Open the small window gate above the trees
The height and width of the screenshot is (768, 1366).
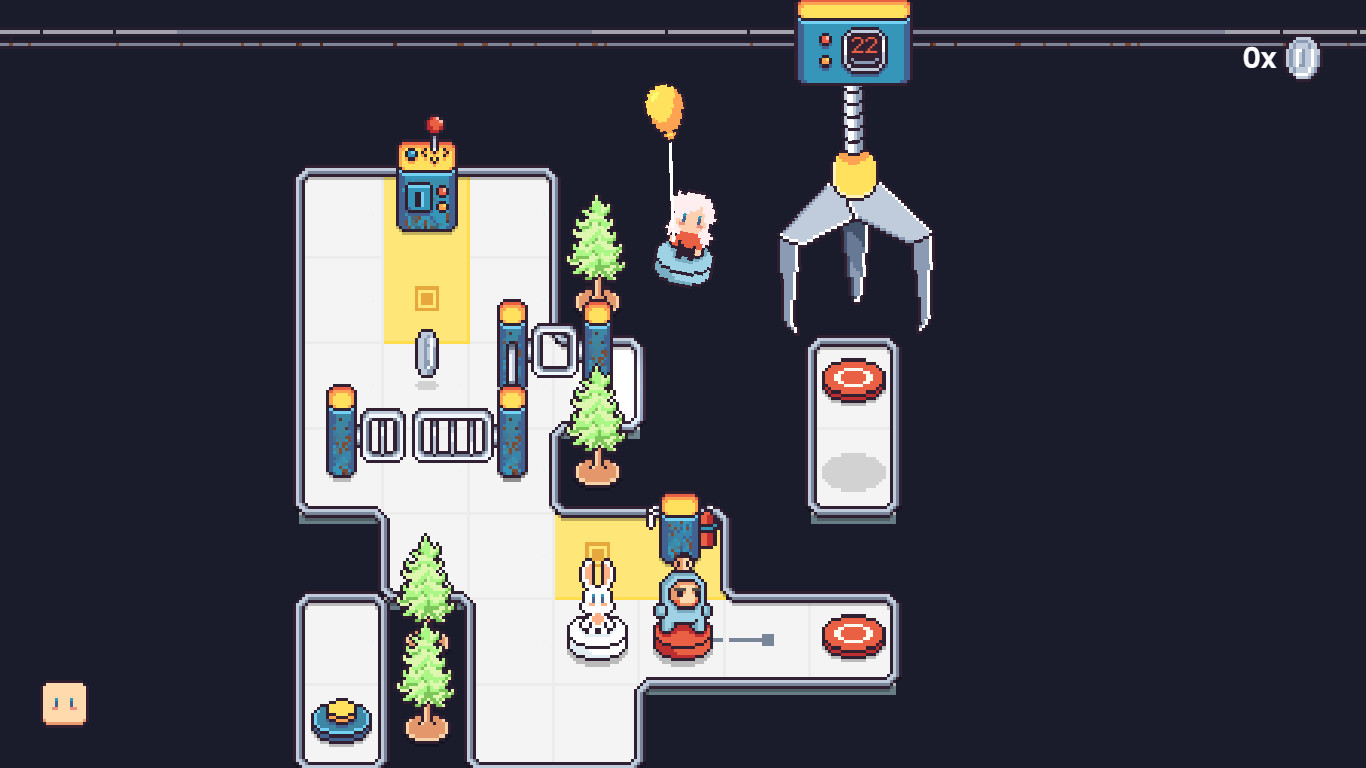(554, 350)
